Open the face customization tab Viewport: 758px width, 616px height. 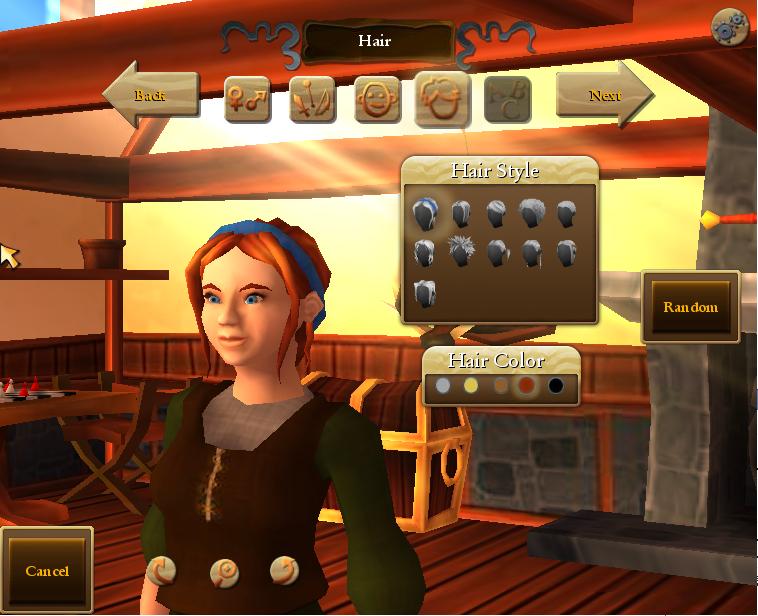377,100
